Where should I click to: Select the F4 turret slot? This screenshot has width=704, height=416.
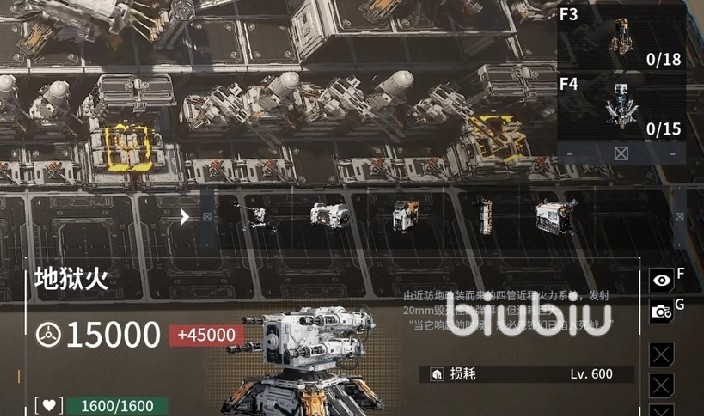(622, 107)
